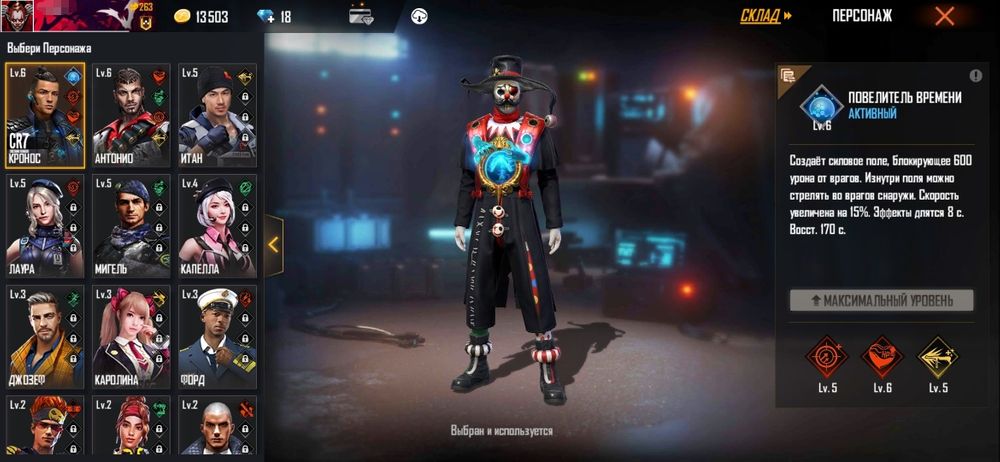
Task: Open the diamonds balance
Action: pos(273,17)
